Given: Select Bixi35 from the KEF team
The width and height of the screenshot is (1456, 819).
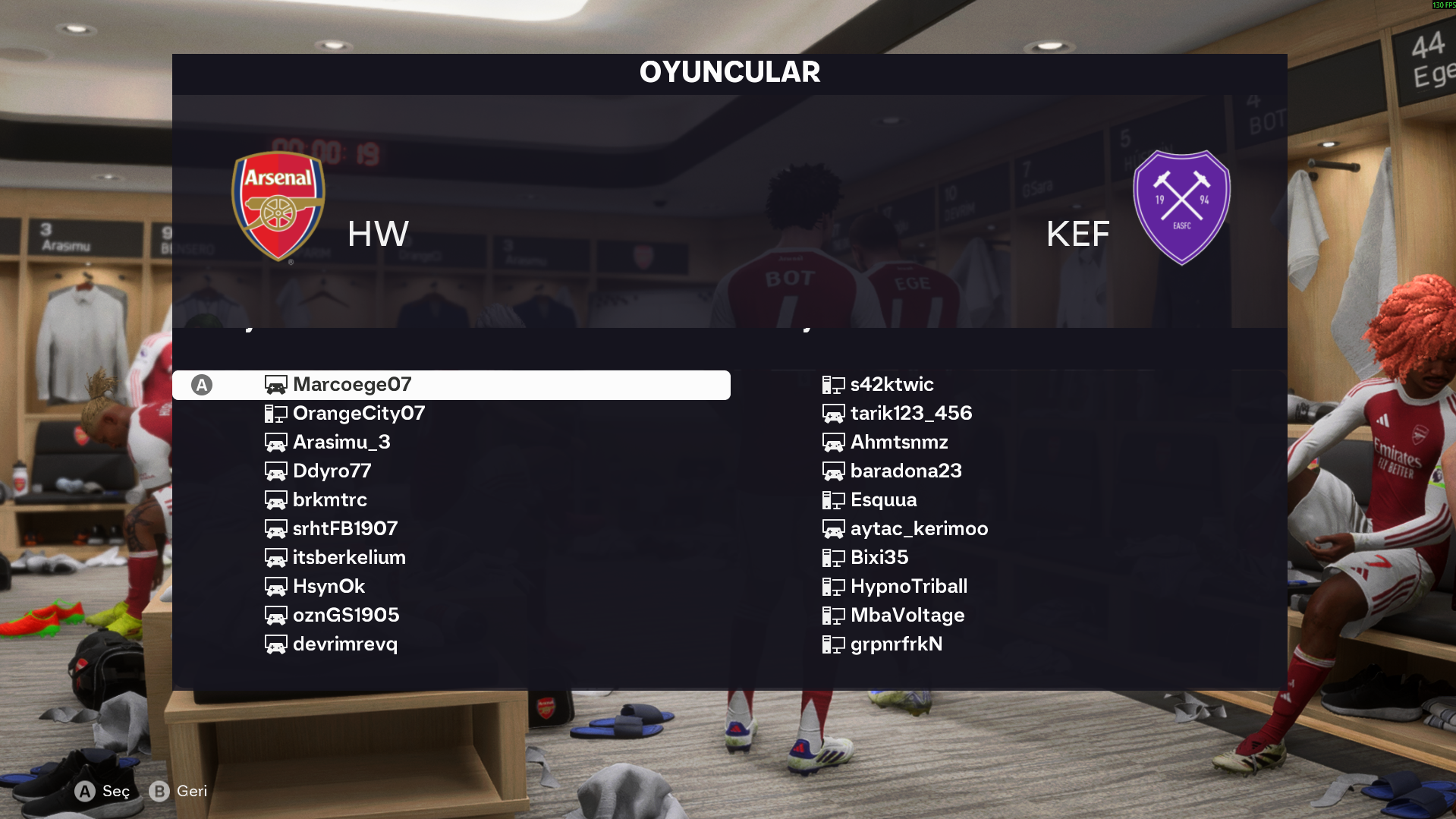Looking at the screenshot, I should tap(879, 558).
